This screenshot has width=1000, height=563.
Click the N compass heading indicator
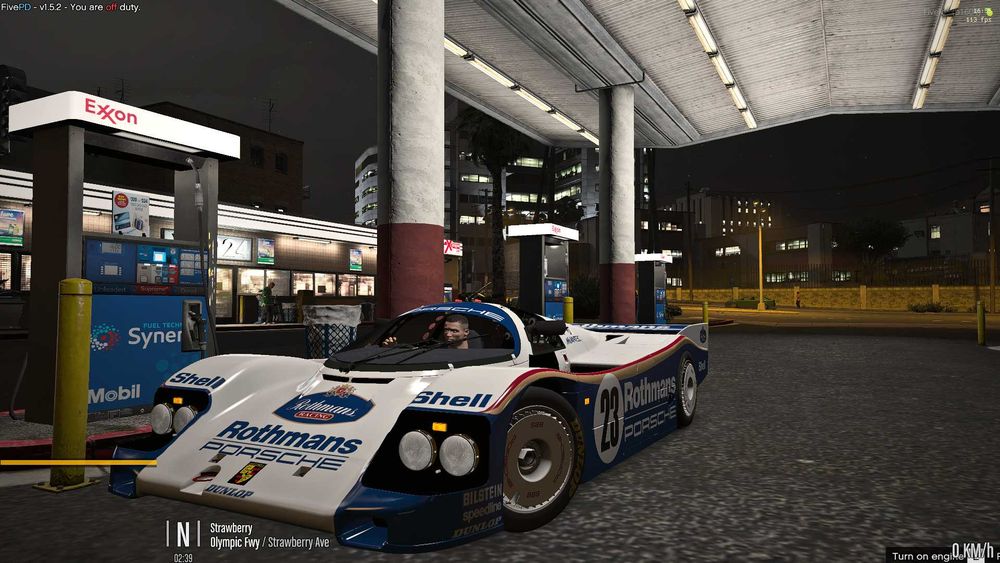pyautogui.click(x=182, y=534)
